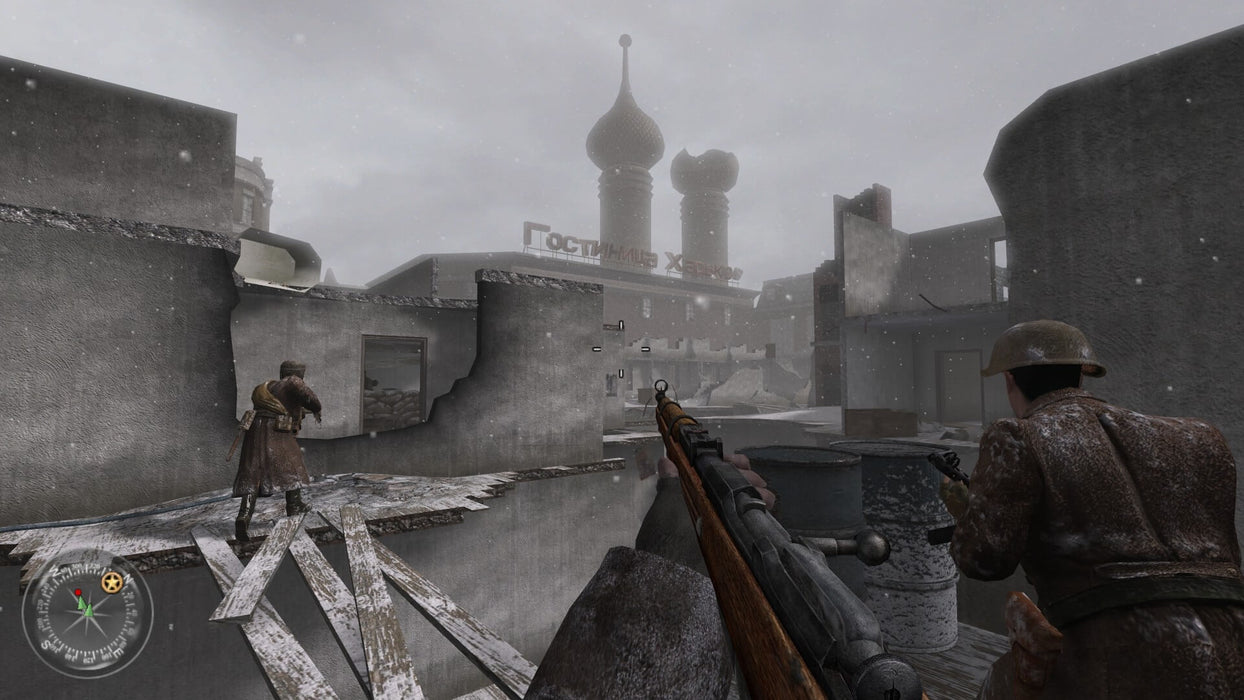Click the compass in the HUD corner
Screen dimensions: 1244x700
(x=87, y=613)
